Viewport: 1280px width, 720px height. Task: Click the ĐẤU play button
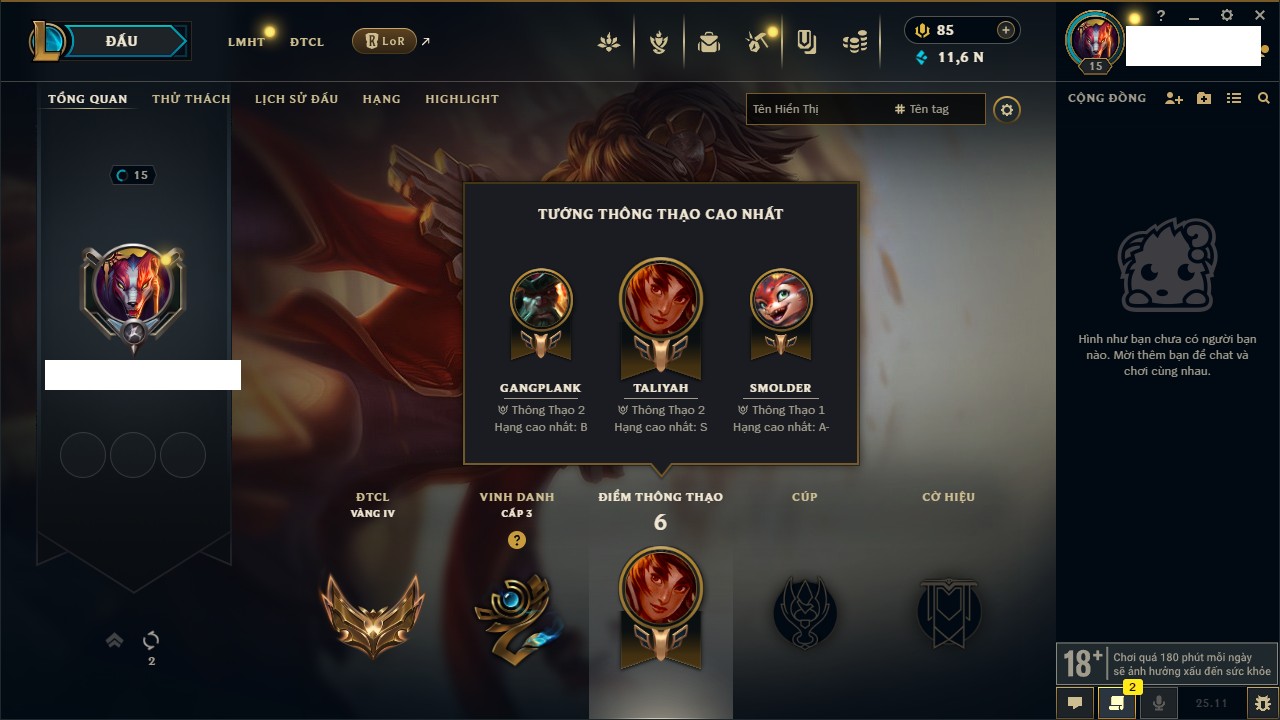coord(122,41)
